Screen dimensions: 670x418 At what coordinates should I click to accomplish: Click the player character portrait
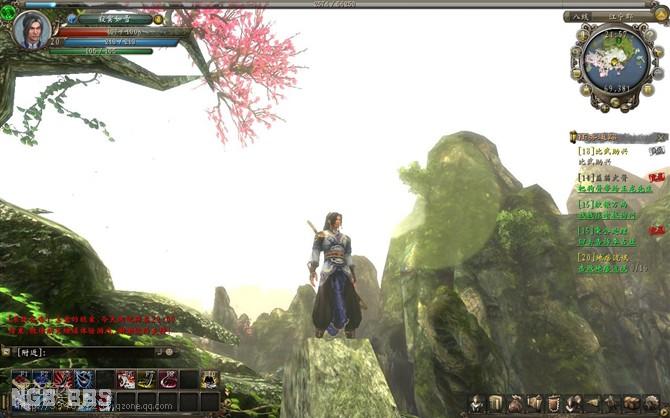click(x=31, y=30)
